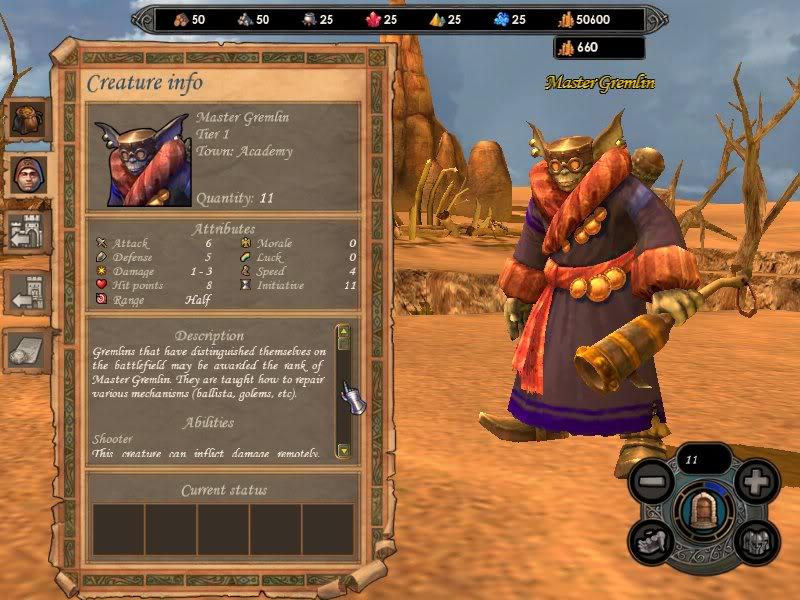
Task: Select the hooded hero portrait tab
Action: click(x=29, y=177)
